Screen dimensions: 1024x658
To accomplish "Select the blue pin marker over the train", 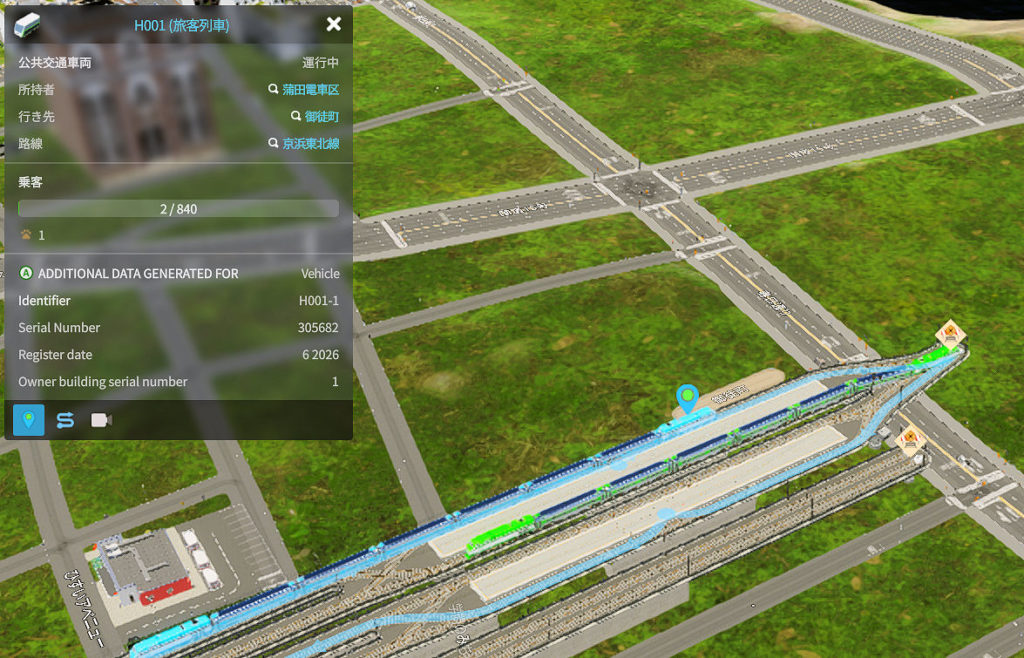I will pos(687,398).
